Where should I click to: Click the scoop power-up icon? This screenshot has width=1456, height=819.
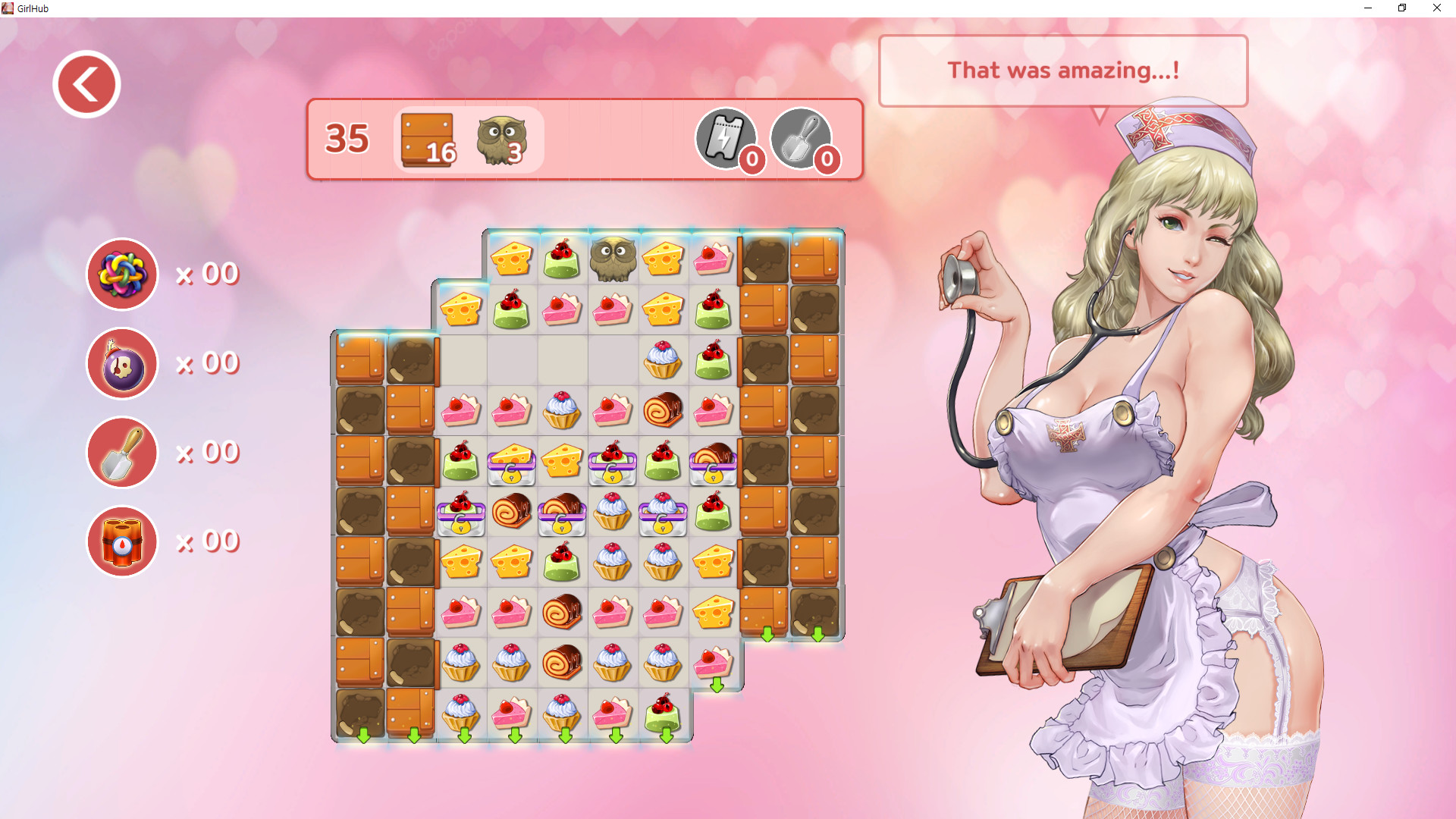802,140
